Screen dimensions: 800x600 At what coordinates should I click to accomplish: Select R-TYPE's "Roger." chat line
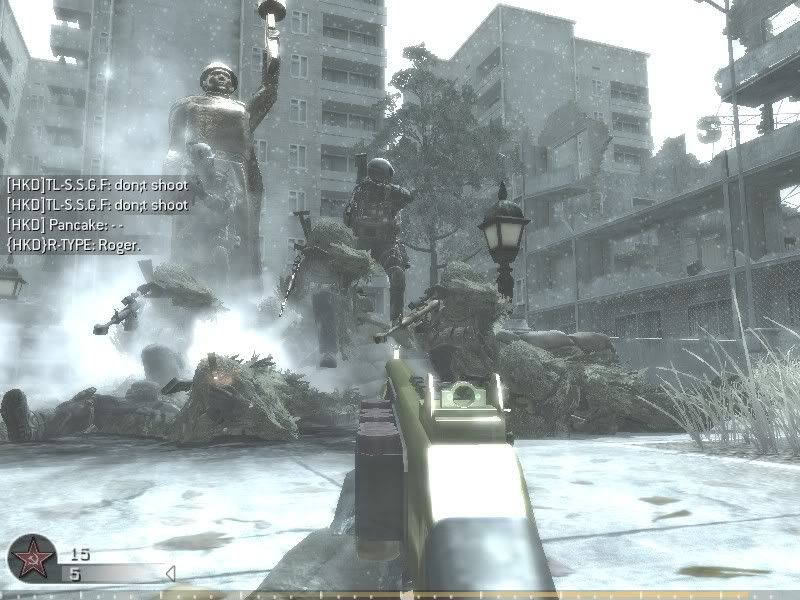tap(73, 245)
